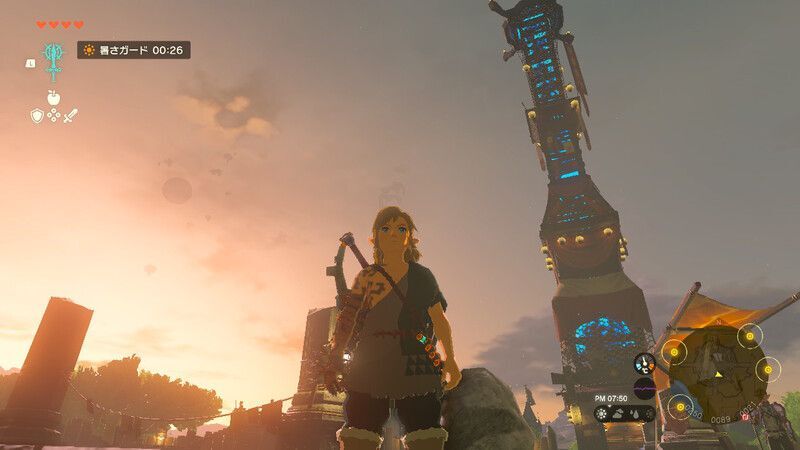Choose the shield quick-select icon
Screen dimensions: 800x450
37,116
